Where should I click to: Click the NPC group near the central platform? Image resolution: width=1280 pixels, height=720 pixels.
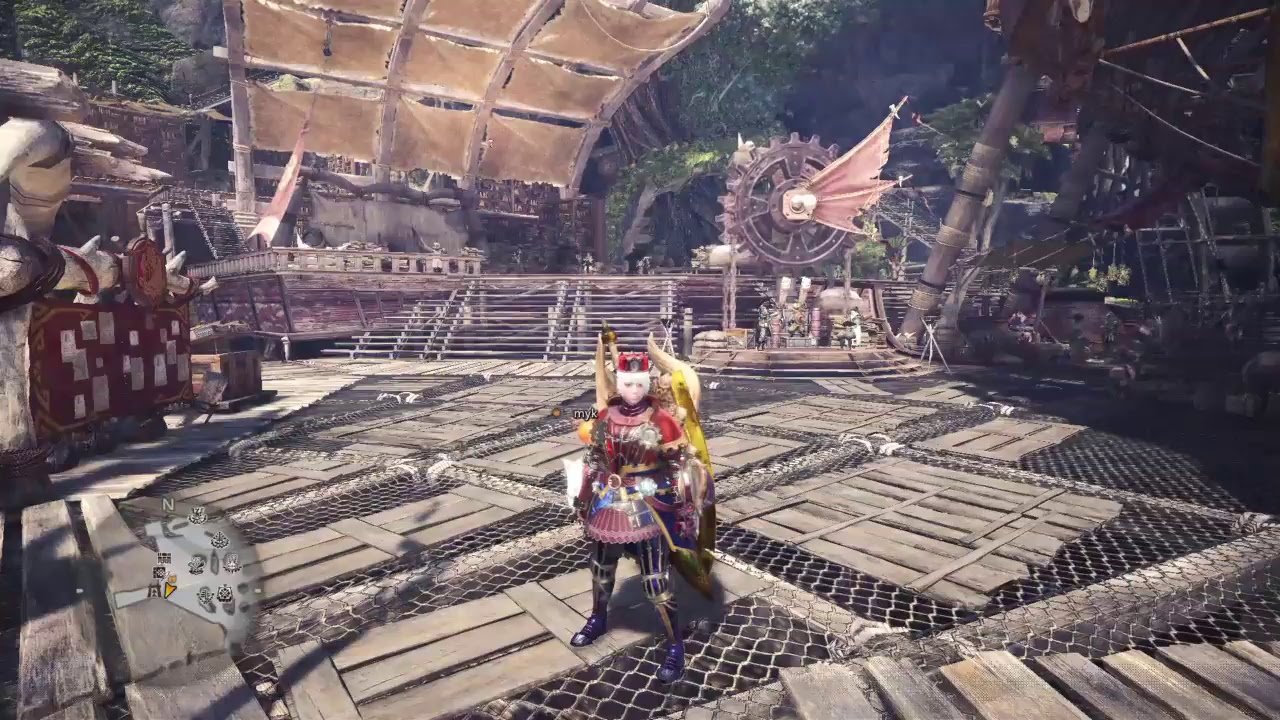(800, 320)
